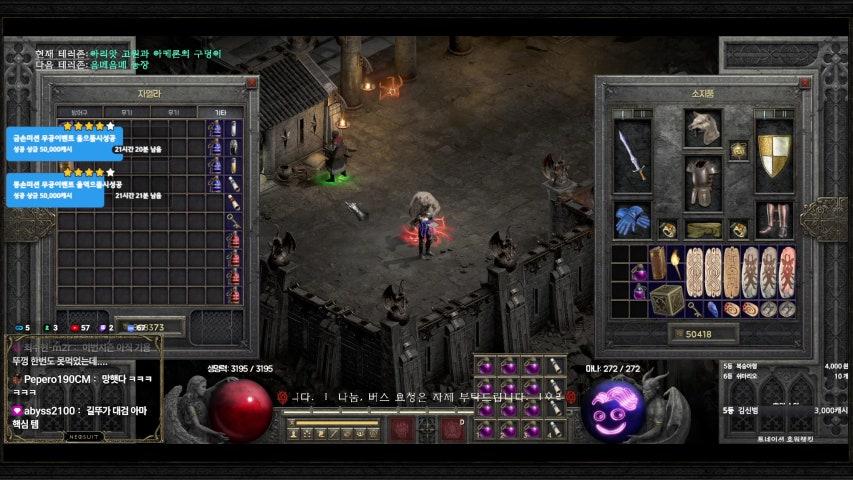This screenshot has height=480, width=853.
Task: Select the white and gold shield
Action: click(773, 155)
